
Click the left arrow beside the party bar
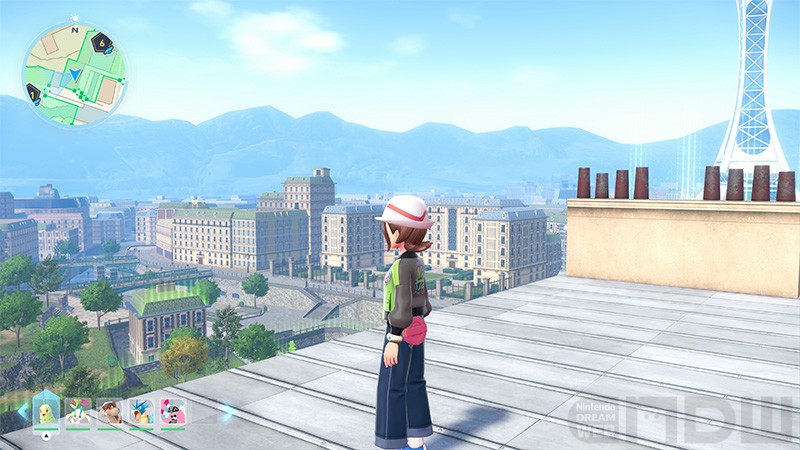[20, 410]
